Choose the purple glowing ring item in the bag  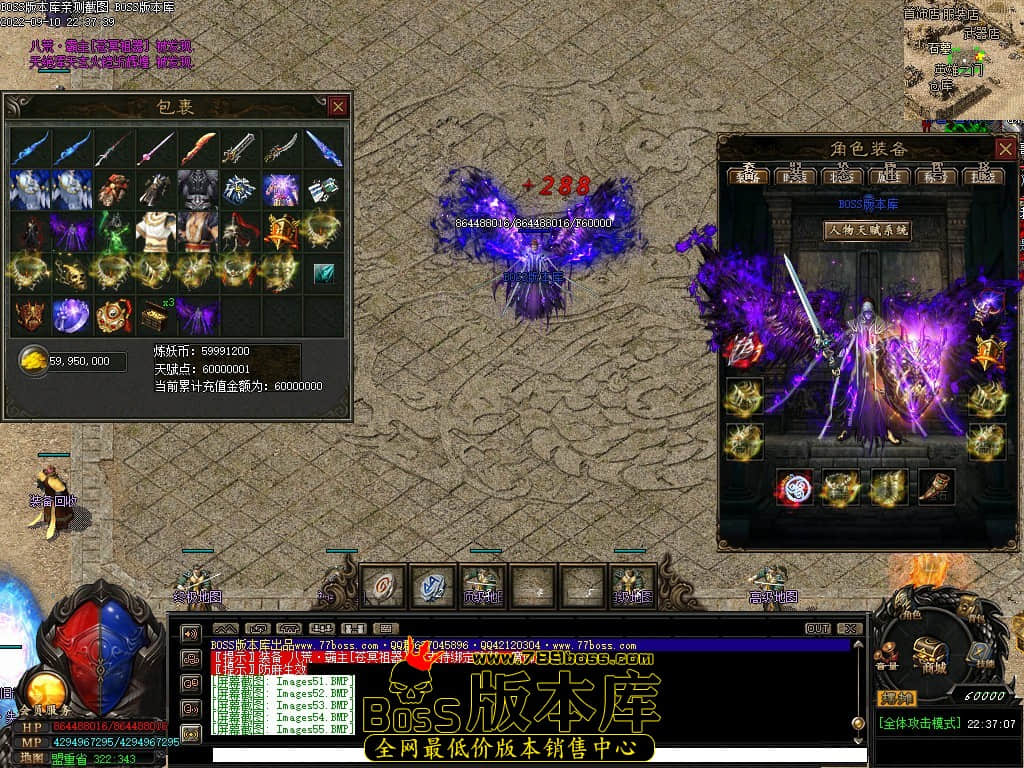point(71,314)
